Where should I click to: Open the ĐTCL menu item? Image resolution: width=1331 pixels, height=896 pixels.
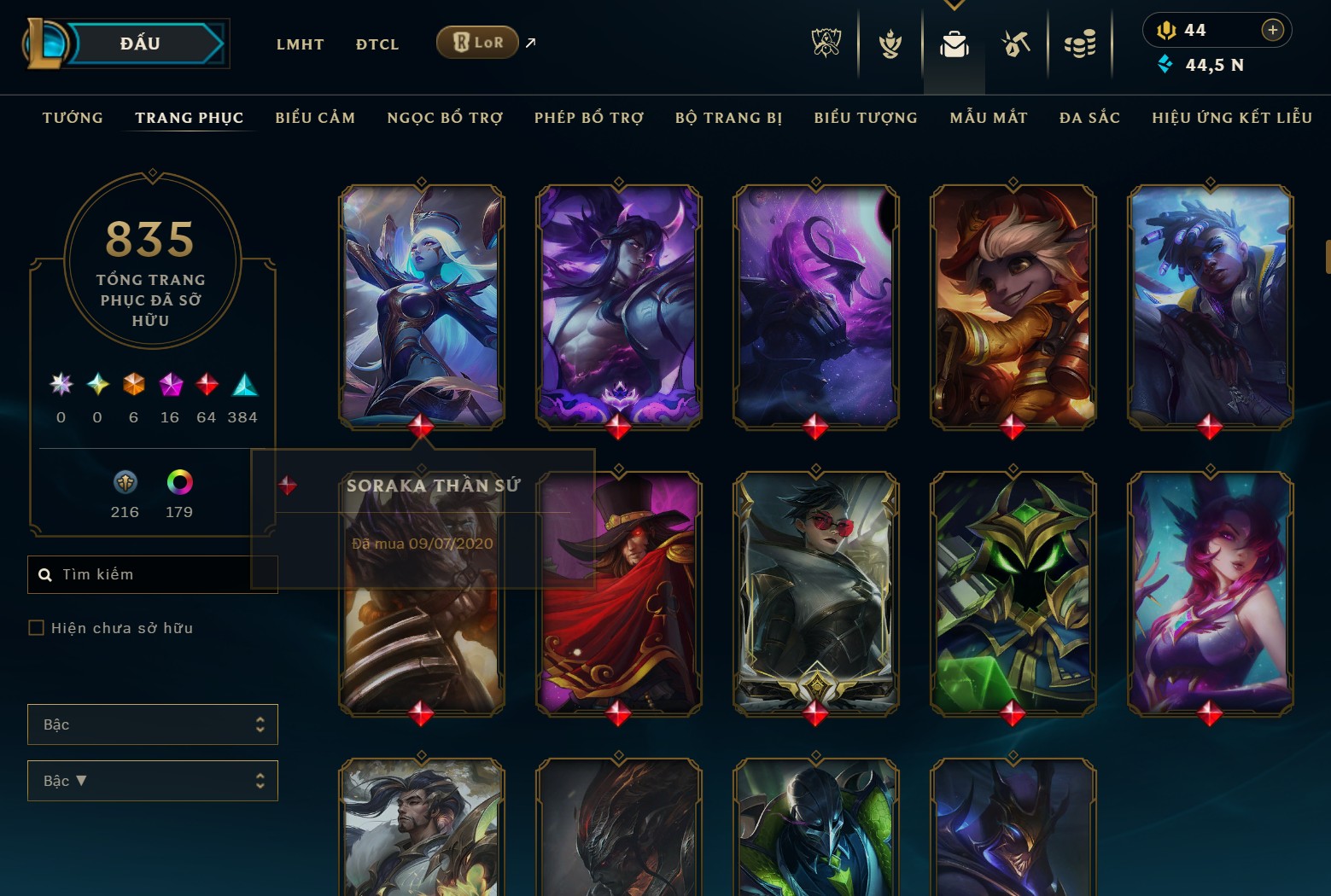pos(377,44)
